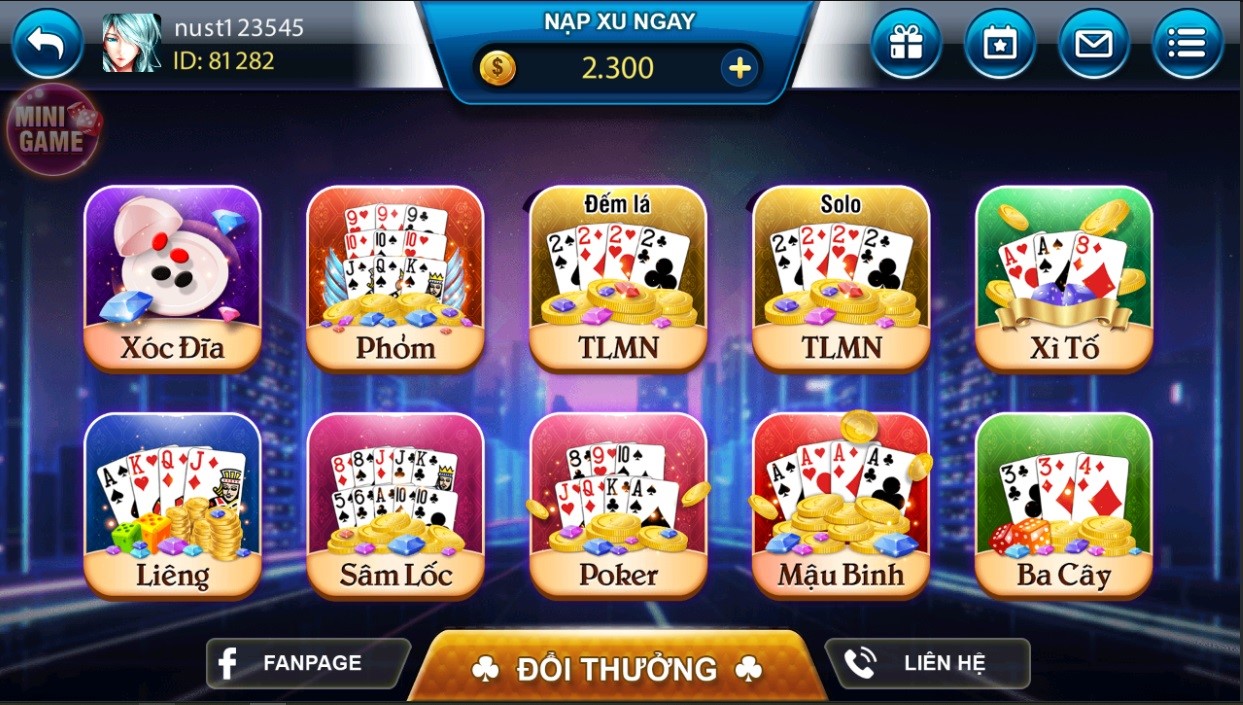
Task: Add coins with the plus button
Action: click(x=739, y=68)
